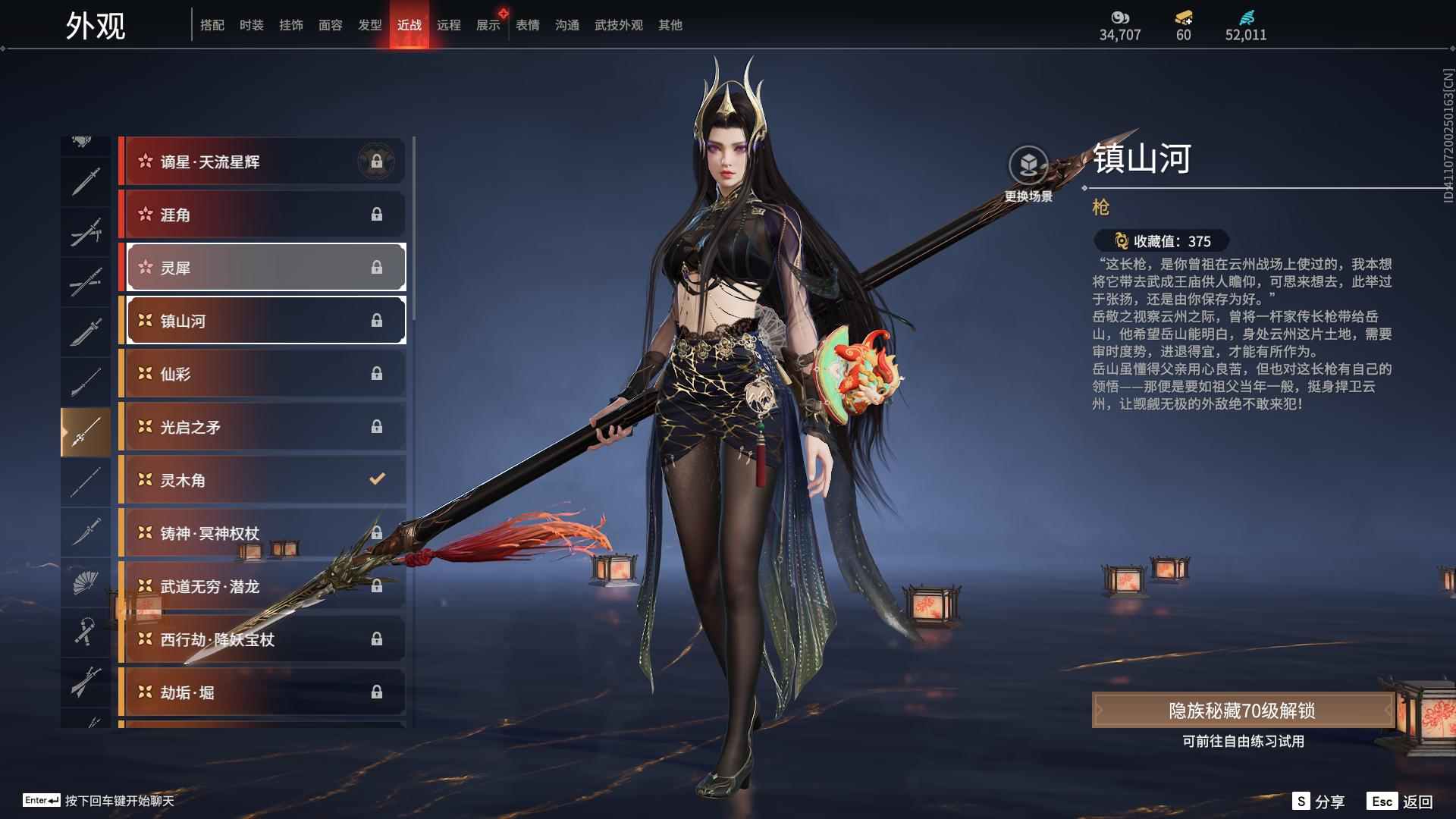
Task: Select the greatsword category icon near sidebar bottom
Action: (86, 682)
